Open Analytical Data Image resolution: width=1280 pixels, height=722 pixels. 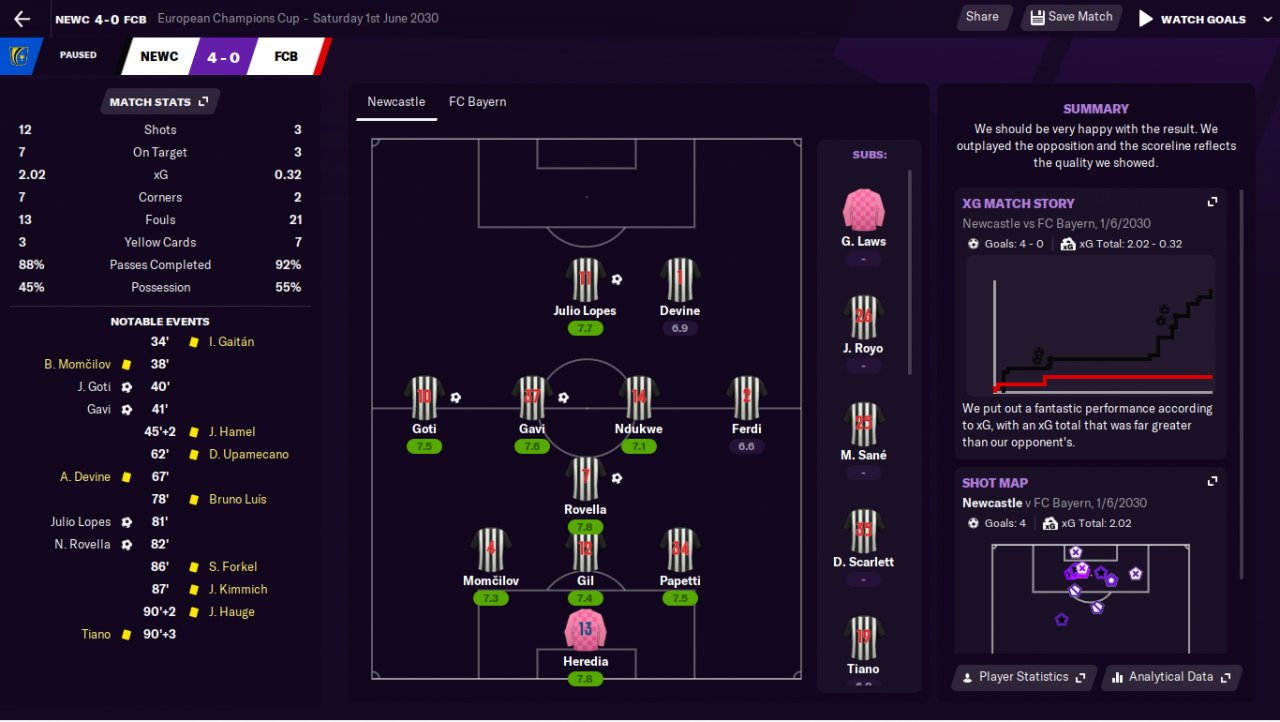click(x=1172, y=677)
